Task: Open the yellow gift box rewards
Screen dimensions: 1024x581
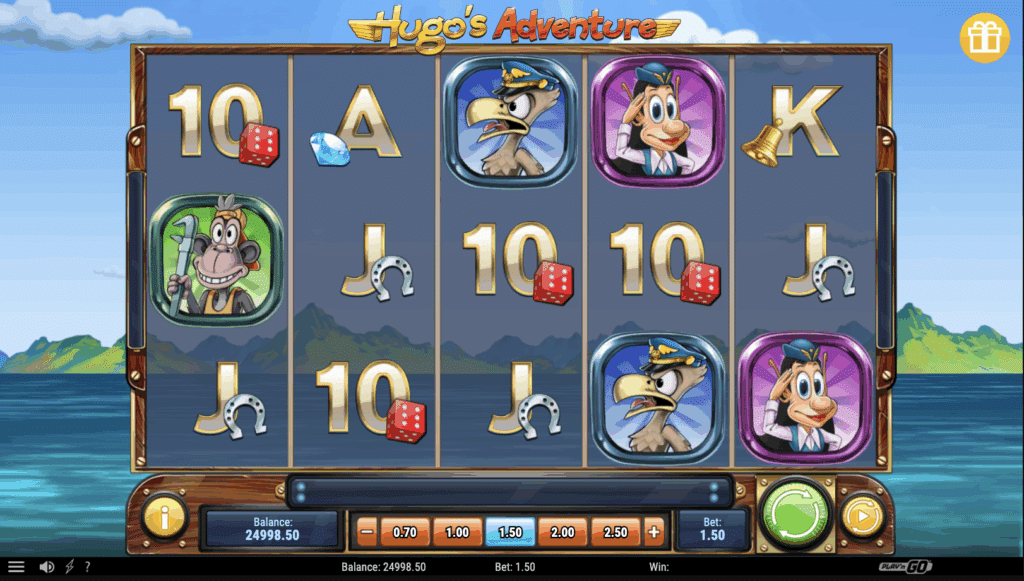Action: [985, 38]
